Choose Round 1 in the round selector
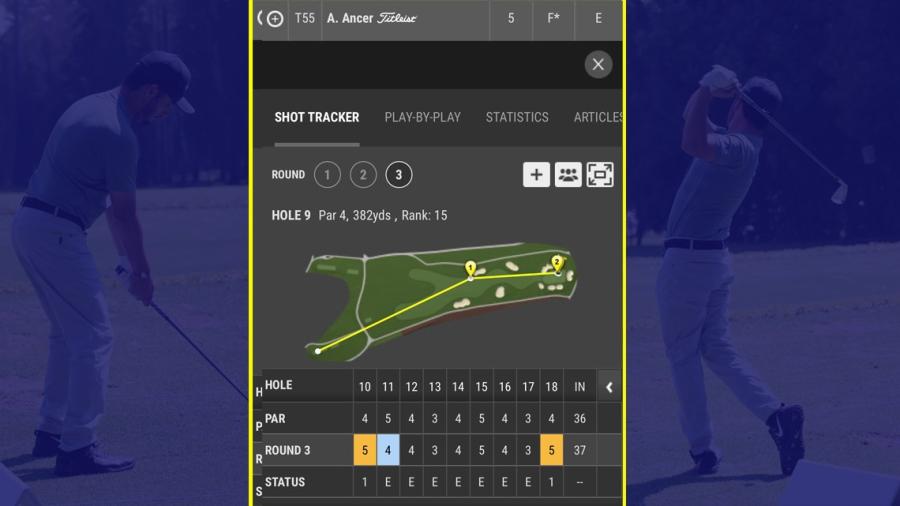 tap(327, 175)
